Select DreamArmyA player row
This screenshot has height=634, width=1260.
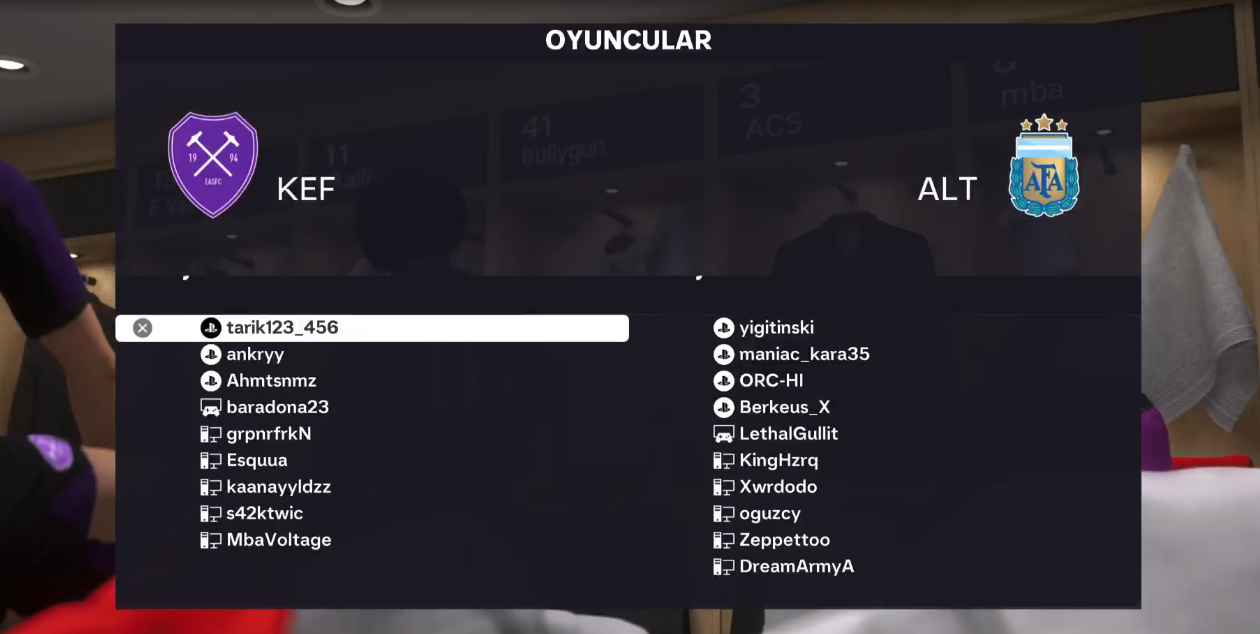click(x=796, y=566)
